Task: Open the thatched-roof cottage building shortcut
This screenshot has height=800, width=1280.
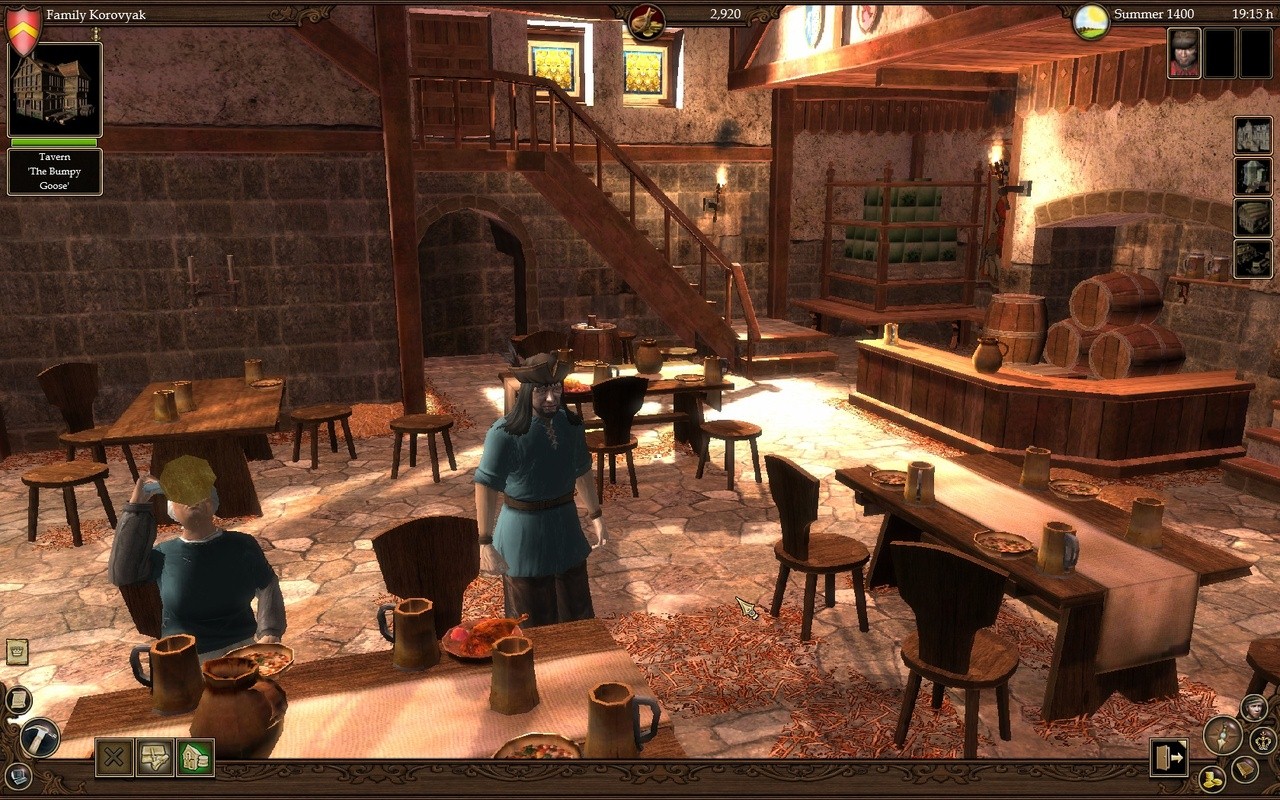Action: tap(1253, 218)
